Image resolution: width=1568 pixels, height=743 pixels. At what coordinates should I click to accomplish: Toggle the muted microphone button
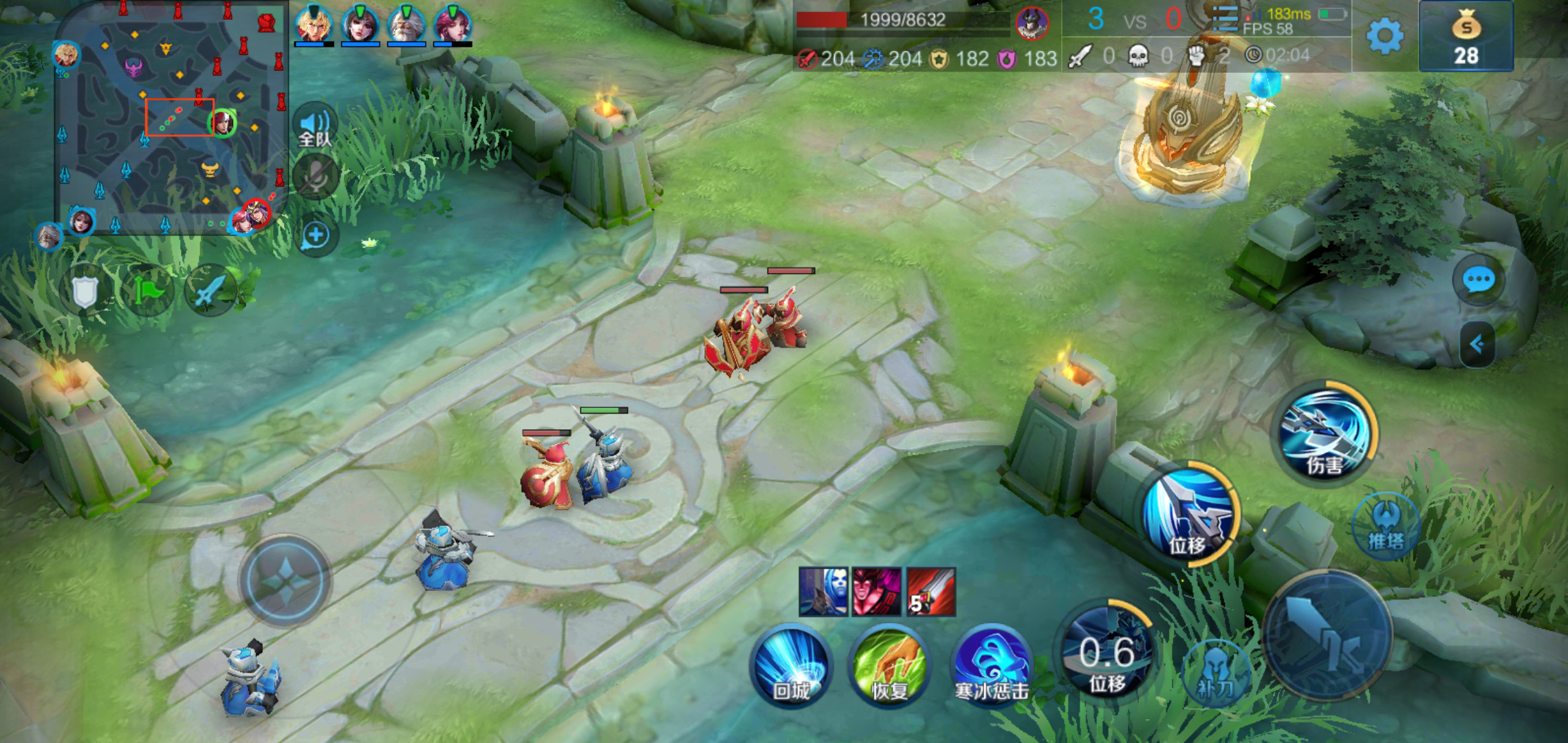click(316, 177)
